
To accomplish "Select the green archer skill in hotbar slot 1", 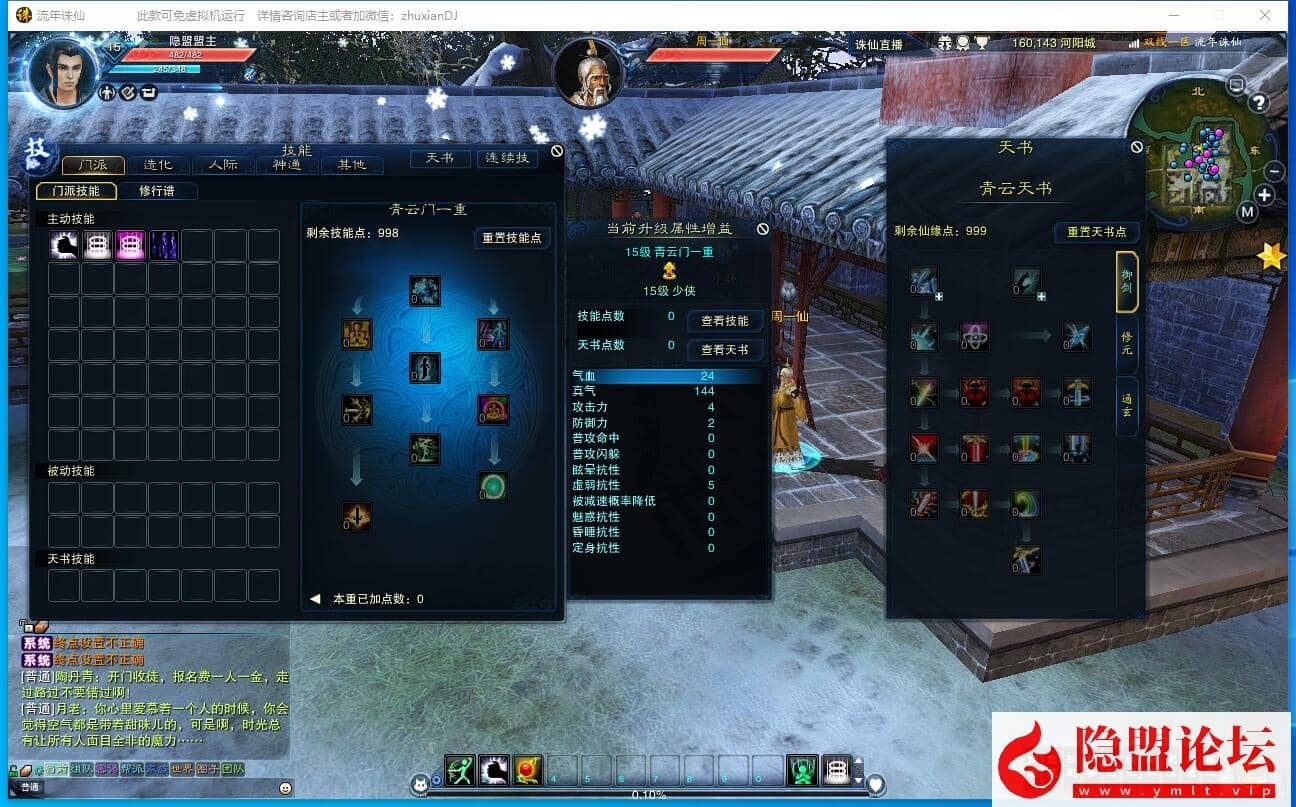I will (x=460, y=769).
